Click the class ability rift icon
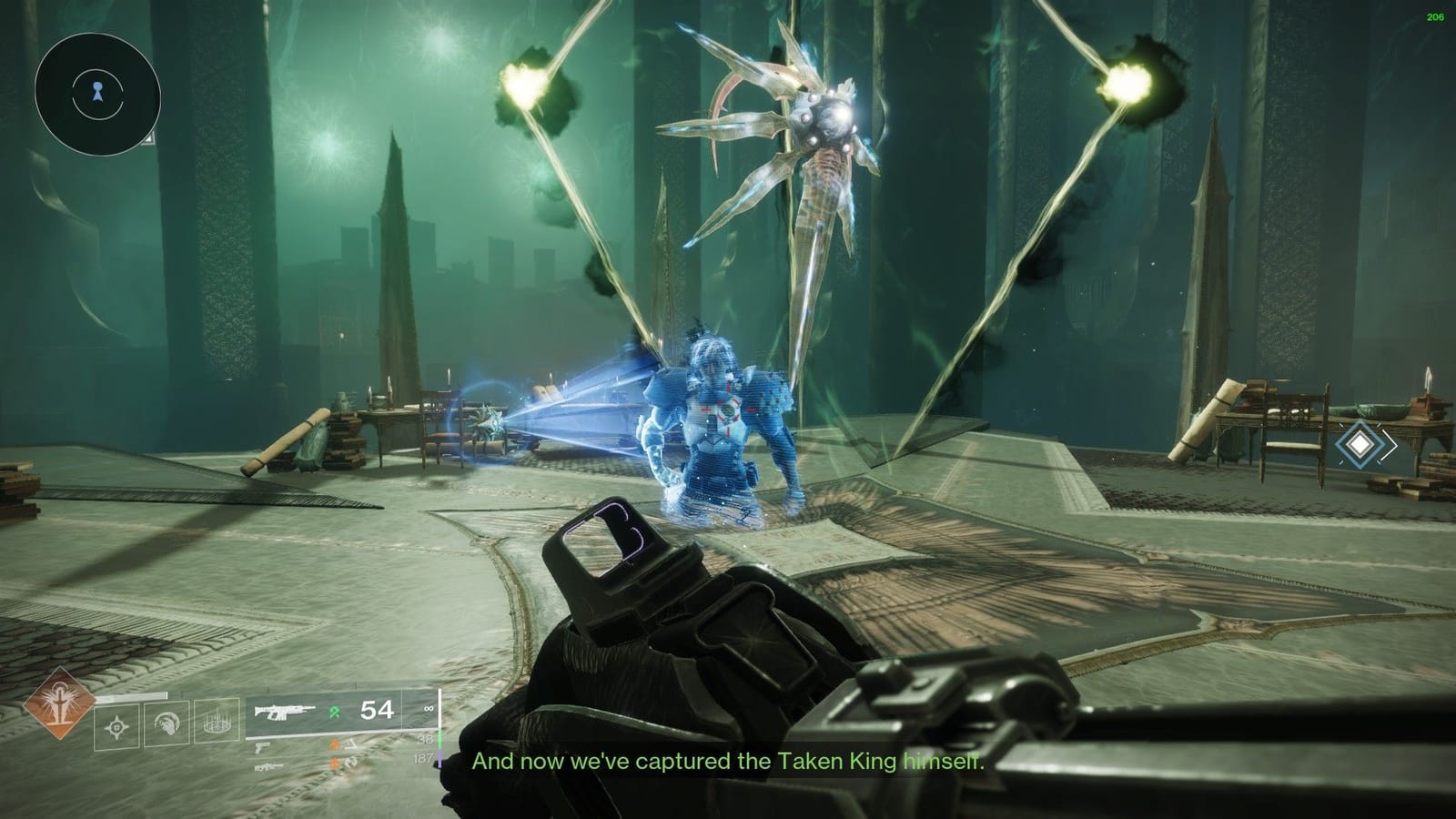This screenshot has height=819, width=1456. point(217,723)
